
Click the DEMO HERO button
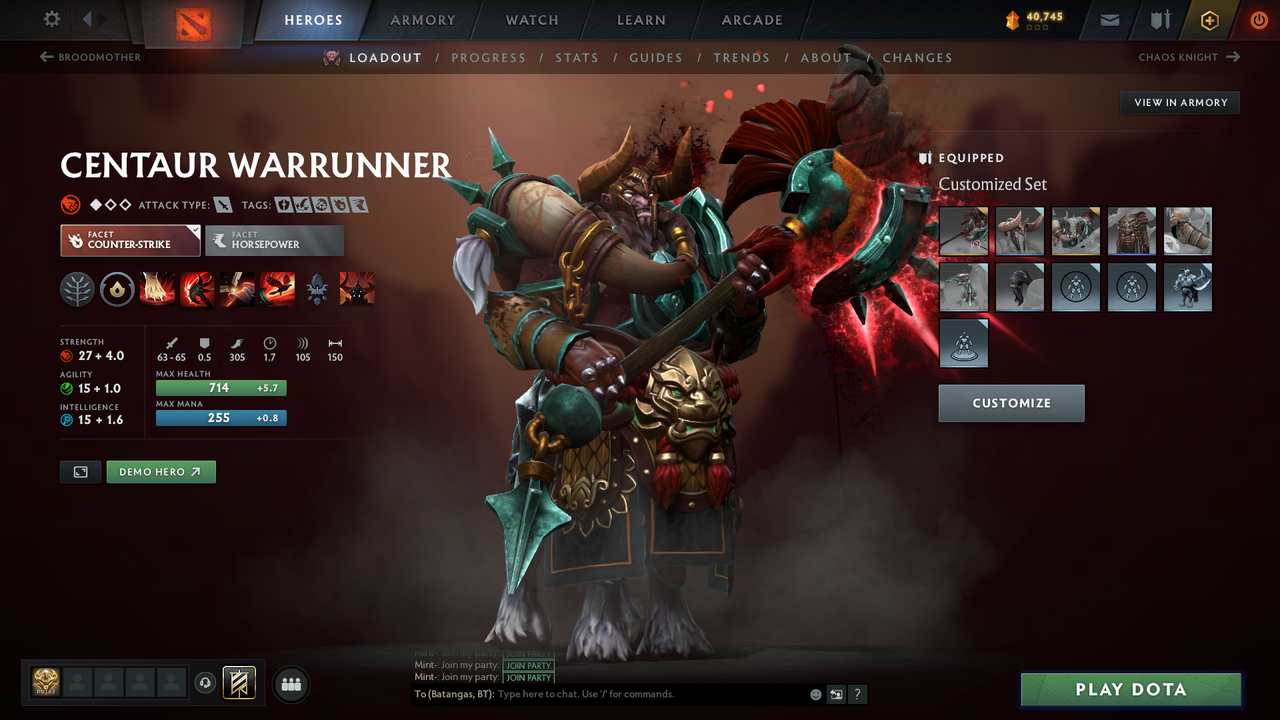(161, 471)
